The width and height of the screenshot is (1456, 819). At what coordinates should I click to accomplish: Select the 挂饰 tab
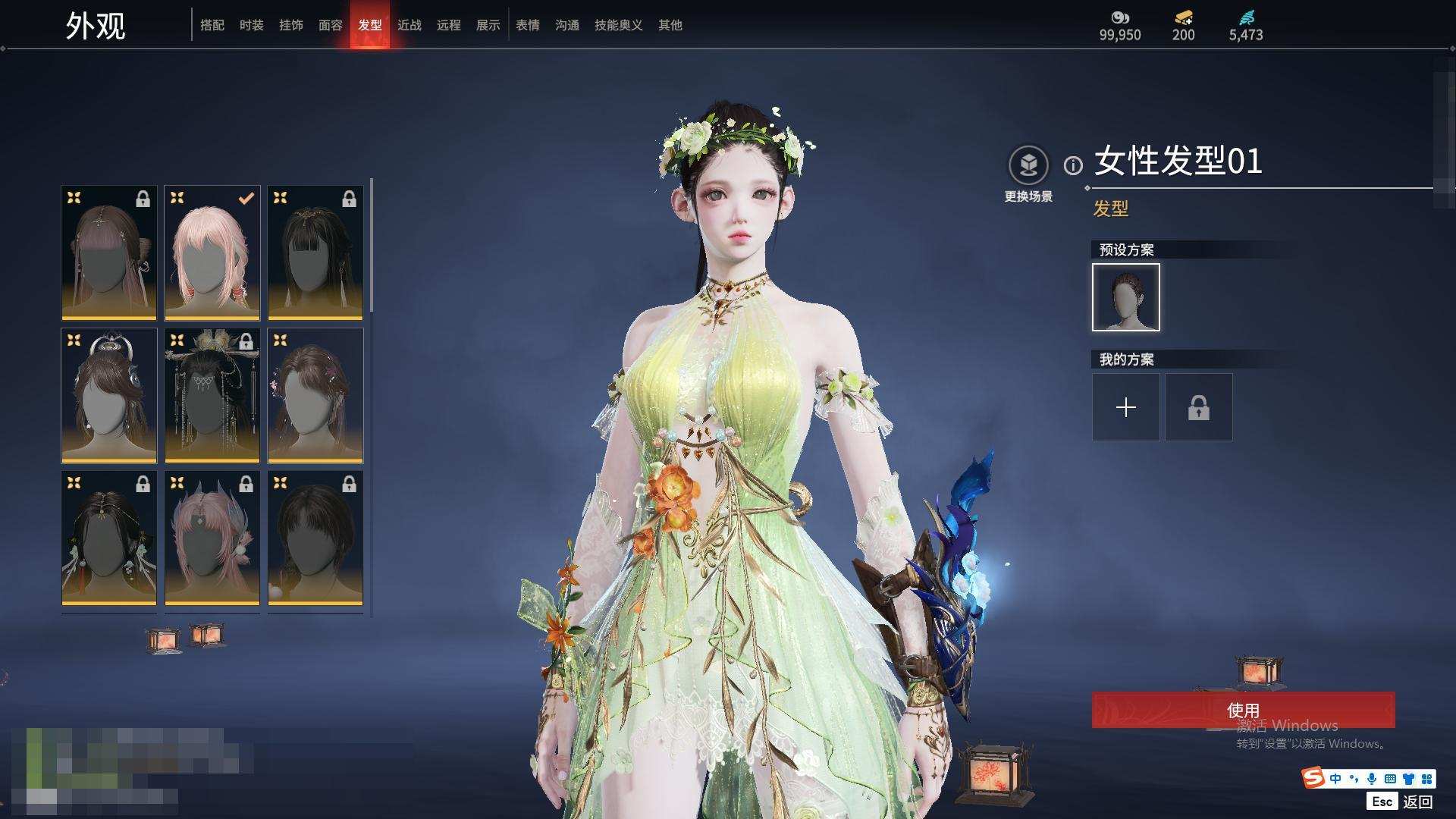point(291,25)
